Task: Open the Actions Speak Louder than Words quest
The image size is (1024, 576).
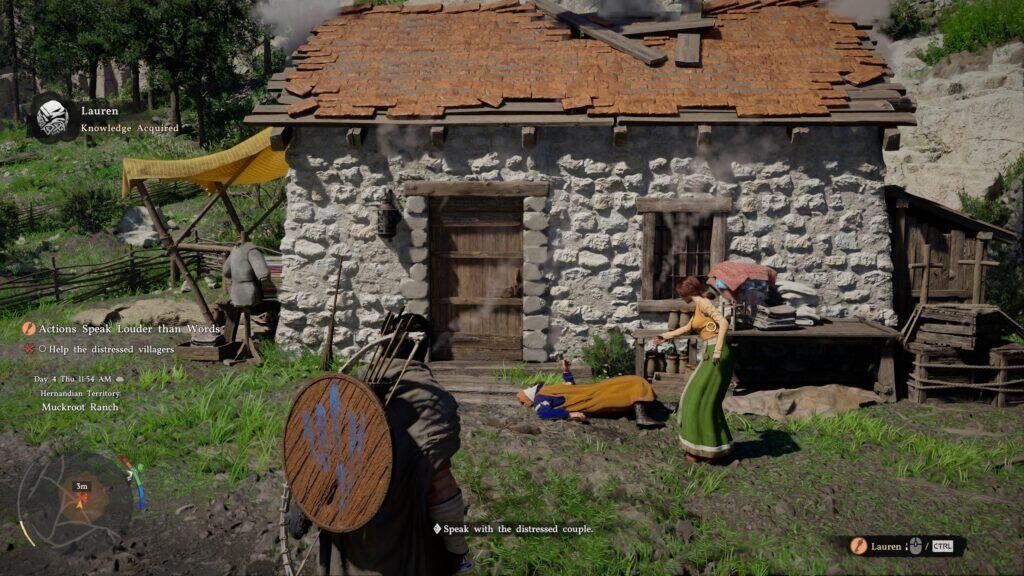Action: [x=124, y=329]
